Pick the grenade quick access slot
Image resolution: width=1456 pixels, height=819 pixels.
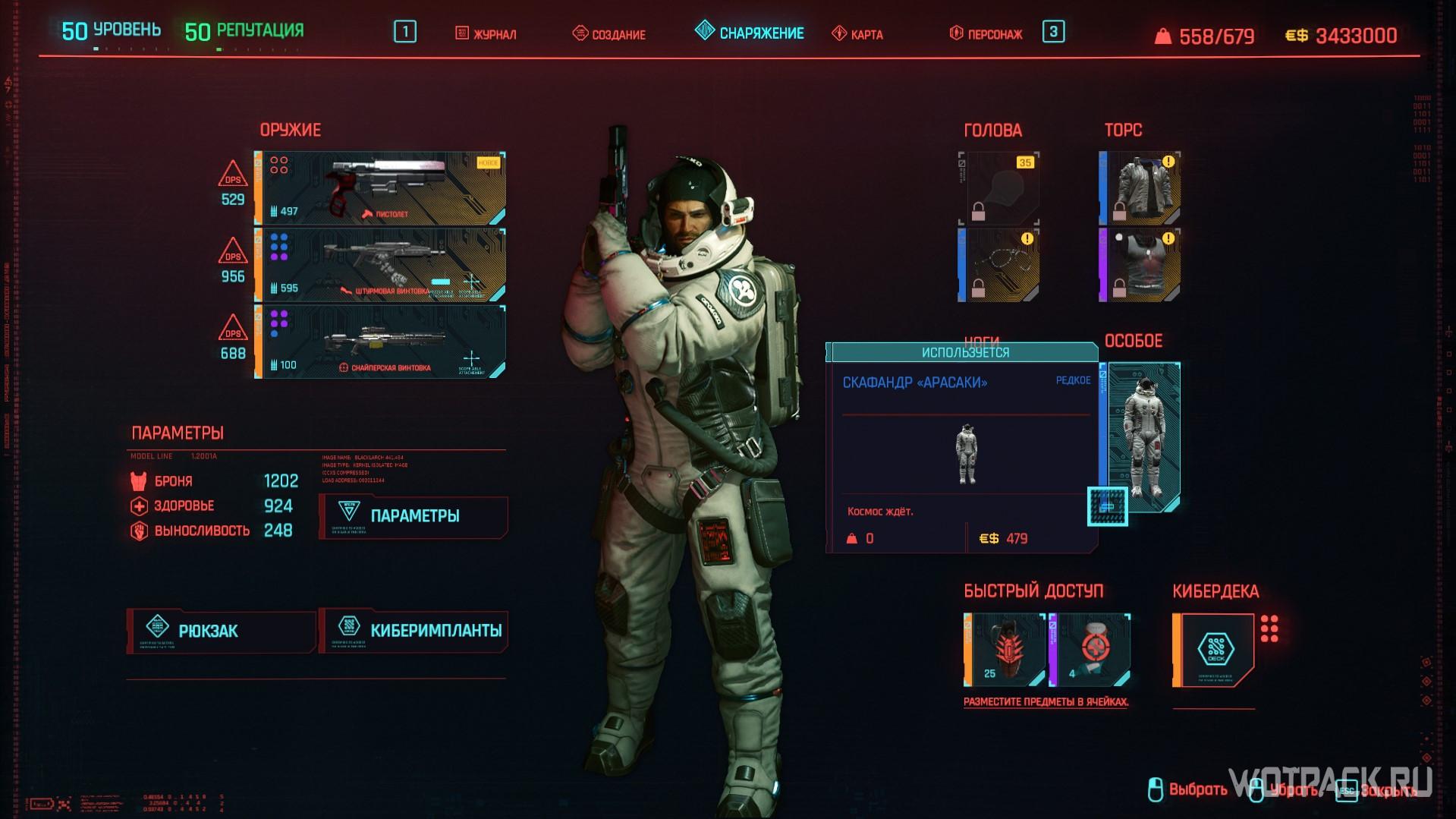coord(1004,650)
